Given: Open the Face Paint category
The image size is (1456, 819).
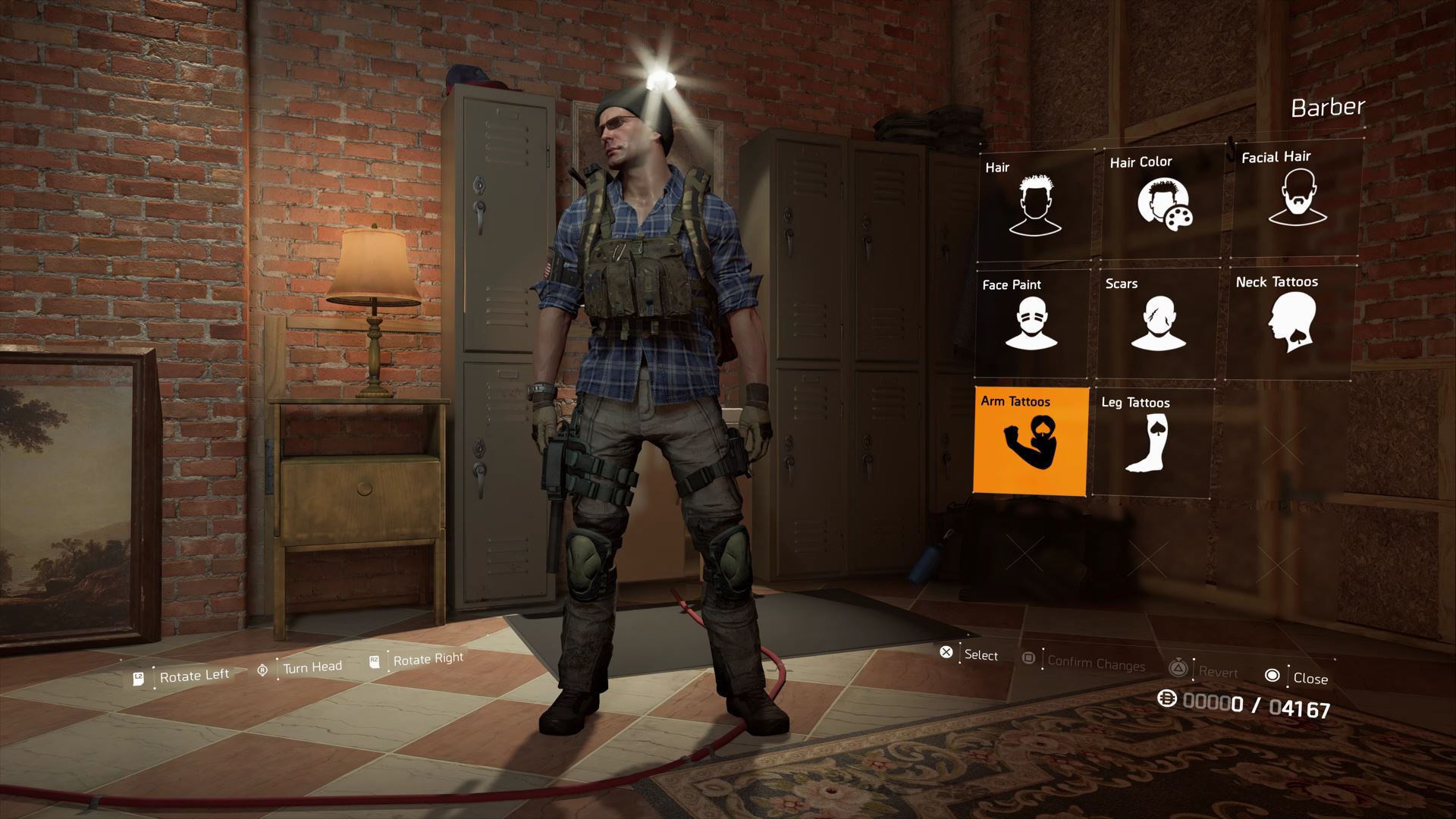Looking at the screenshot, I should coord(1031,322).
